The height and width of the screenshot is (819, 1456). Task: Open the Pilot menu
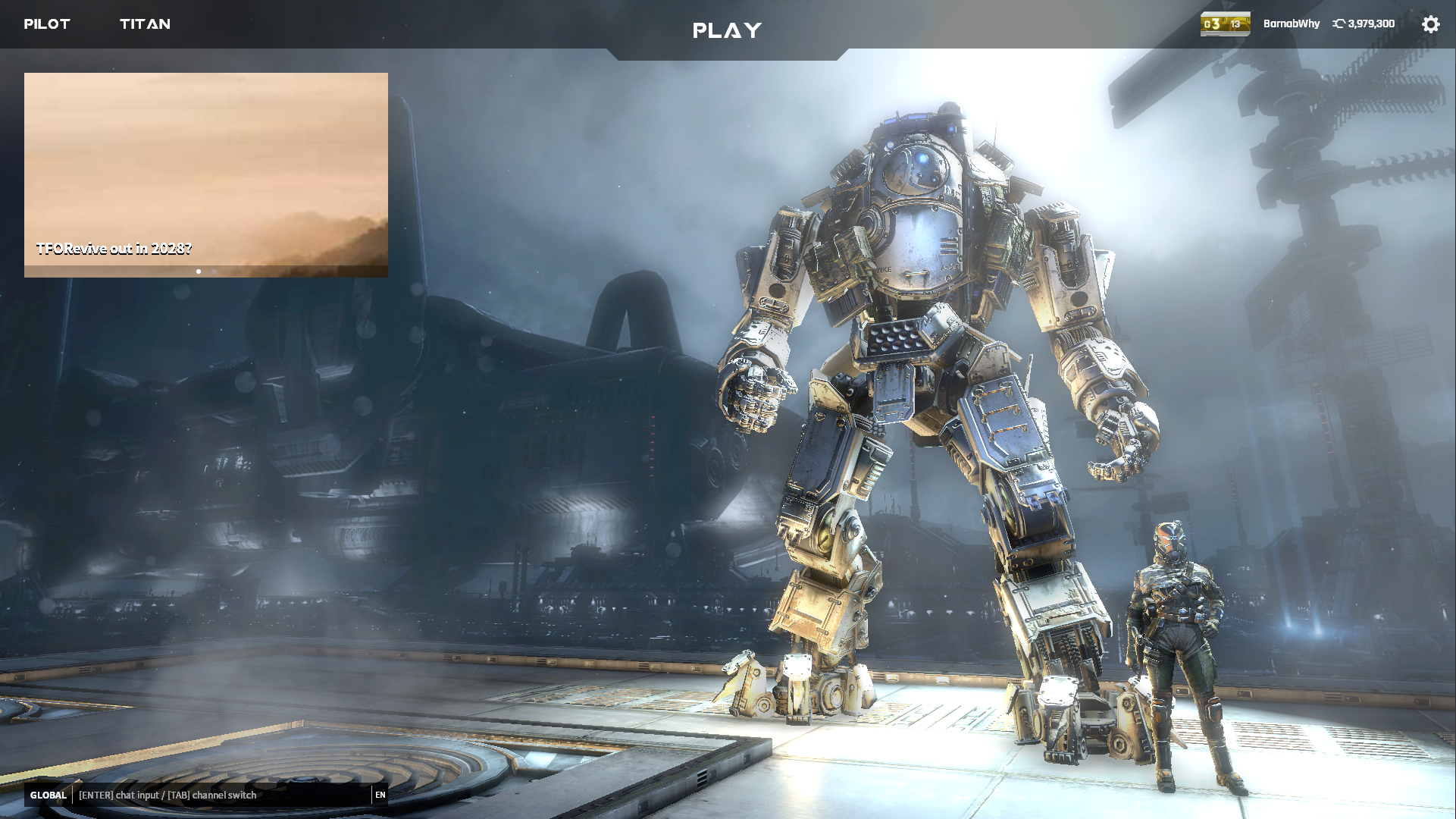tap(47, 24)
